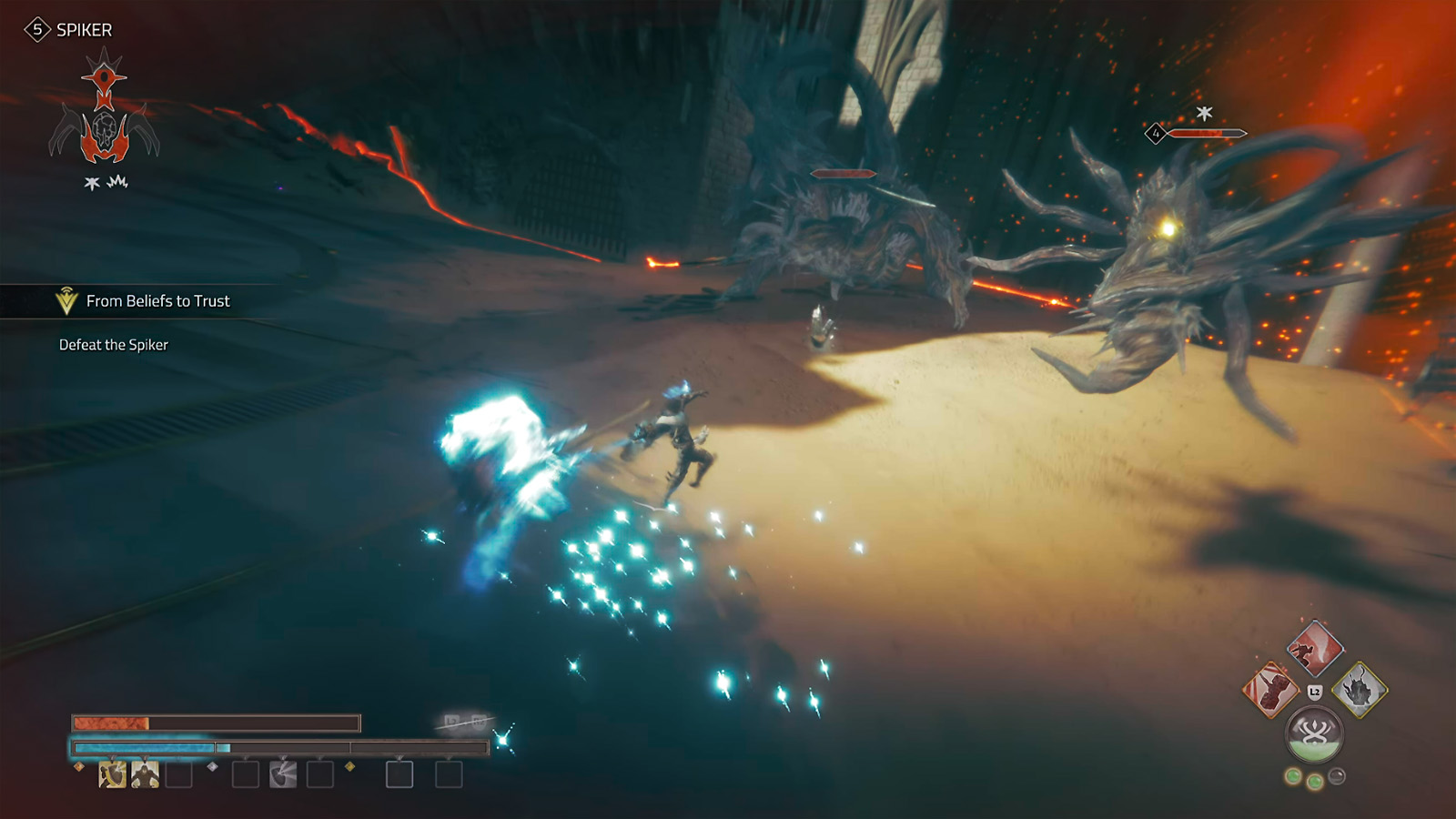This screenshot has width=1456, height=819.
Task: Click the central momentum gauge emblem
Action: tap(1314, 732)
